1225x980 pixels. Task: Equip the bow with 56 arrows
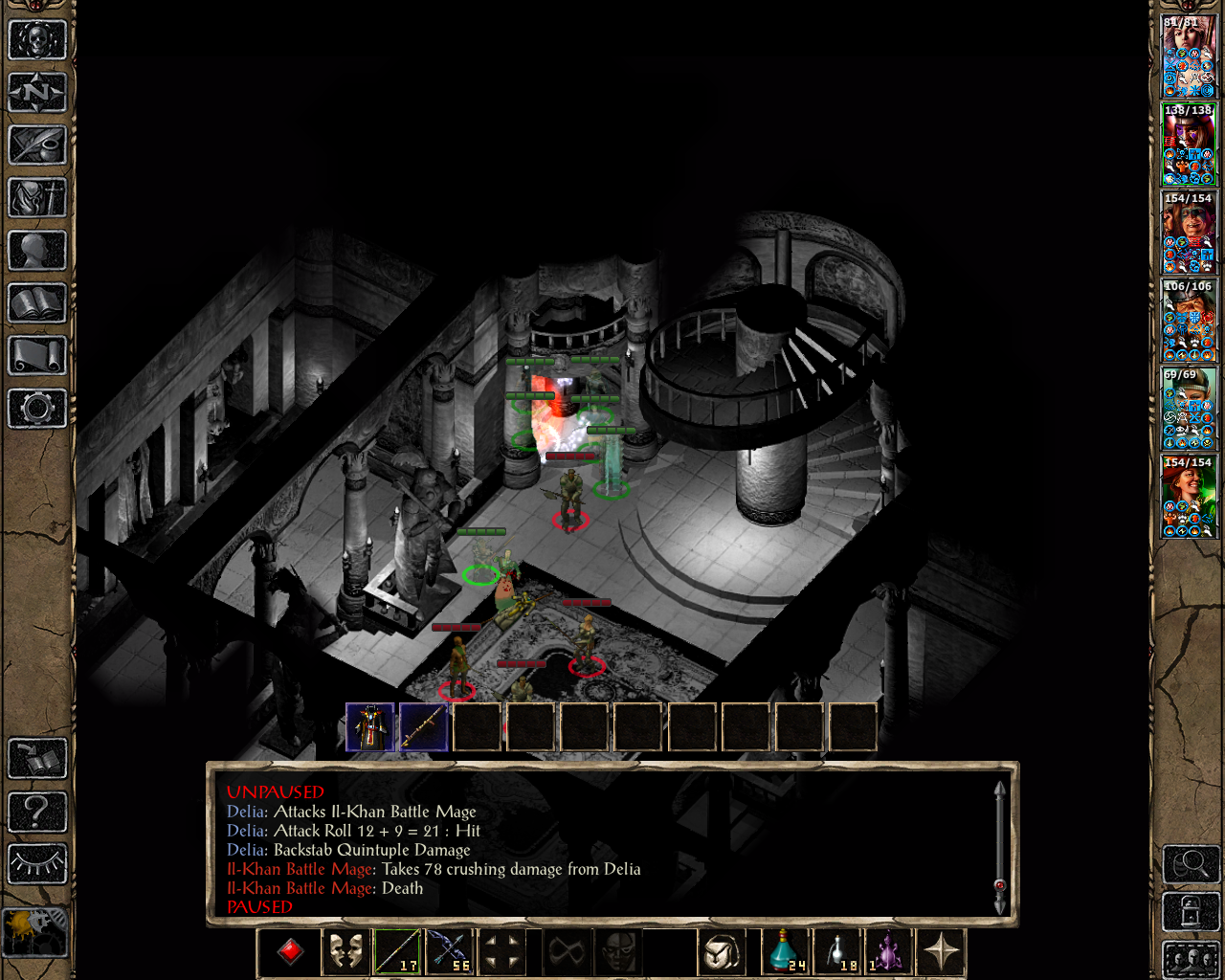(x=450, y=951)
